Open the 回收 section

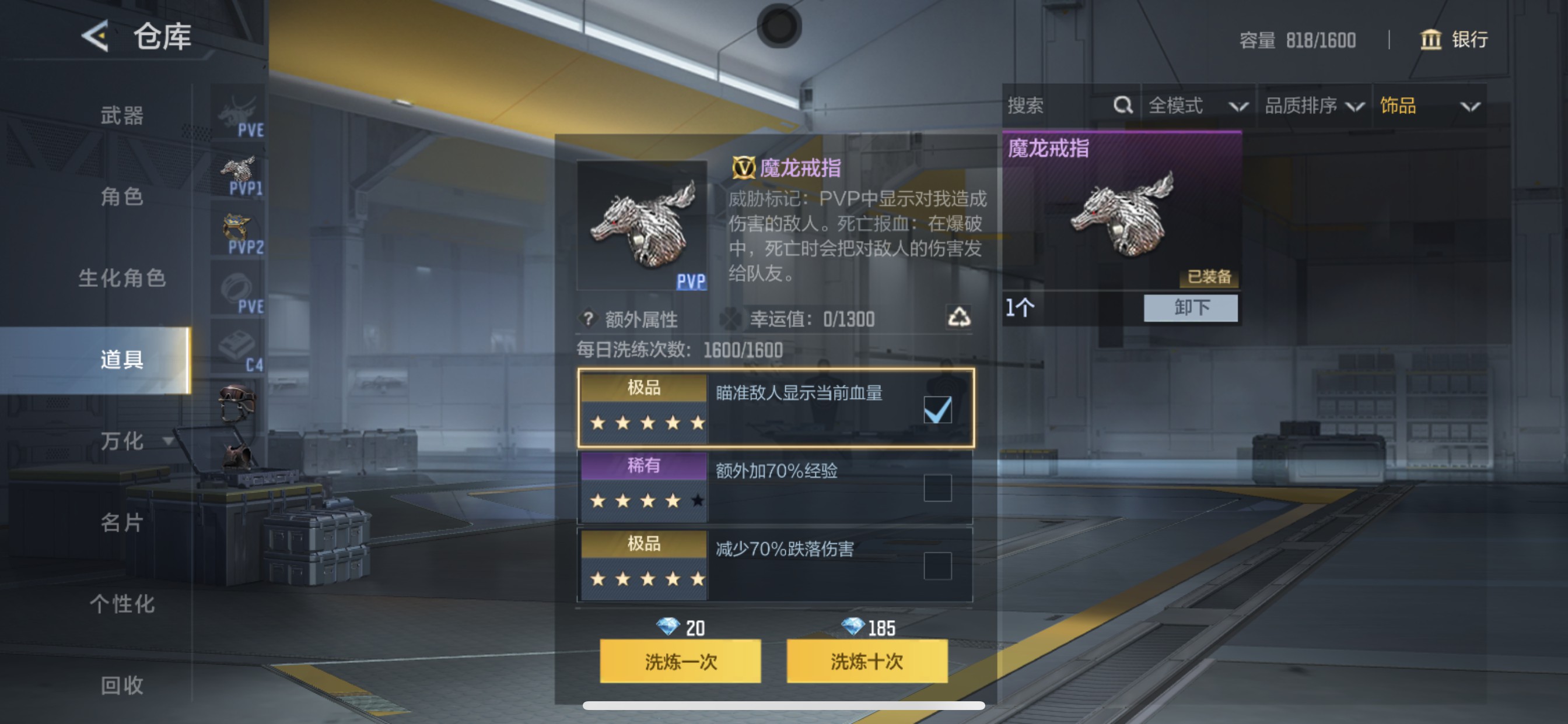point(122,686)
